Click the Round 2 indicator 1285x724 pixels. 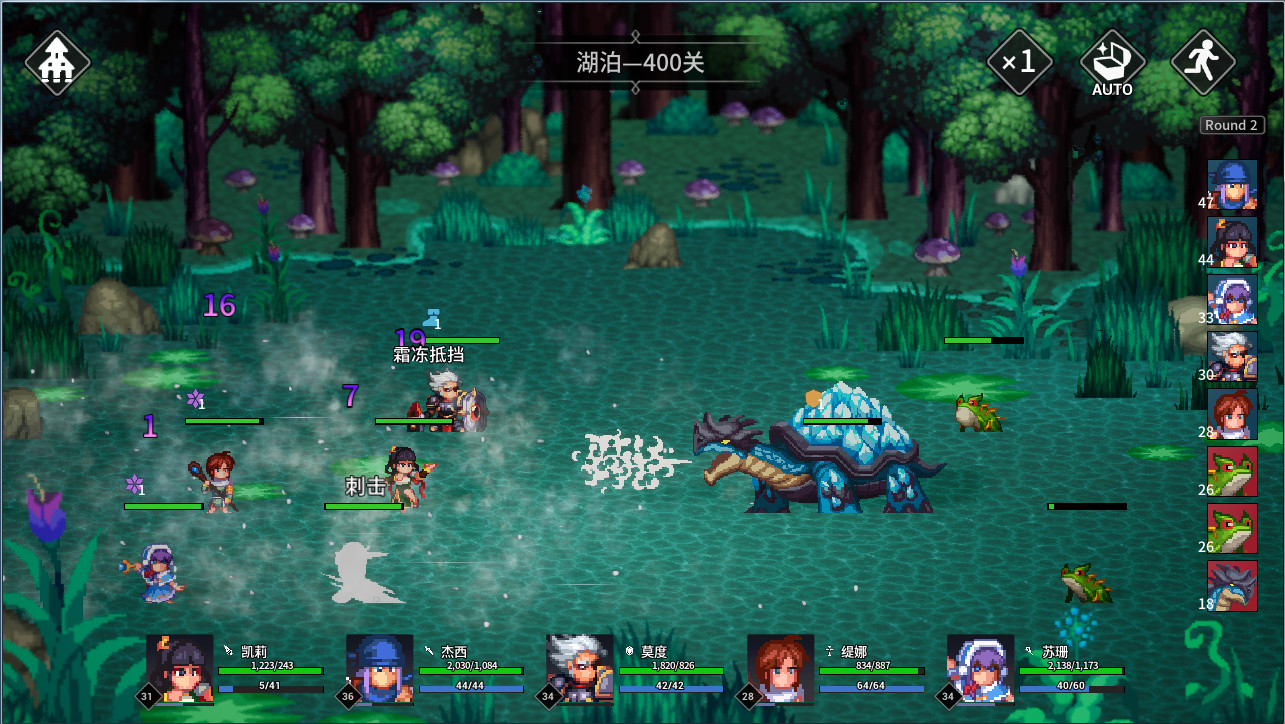1231,125
